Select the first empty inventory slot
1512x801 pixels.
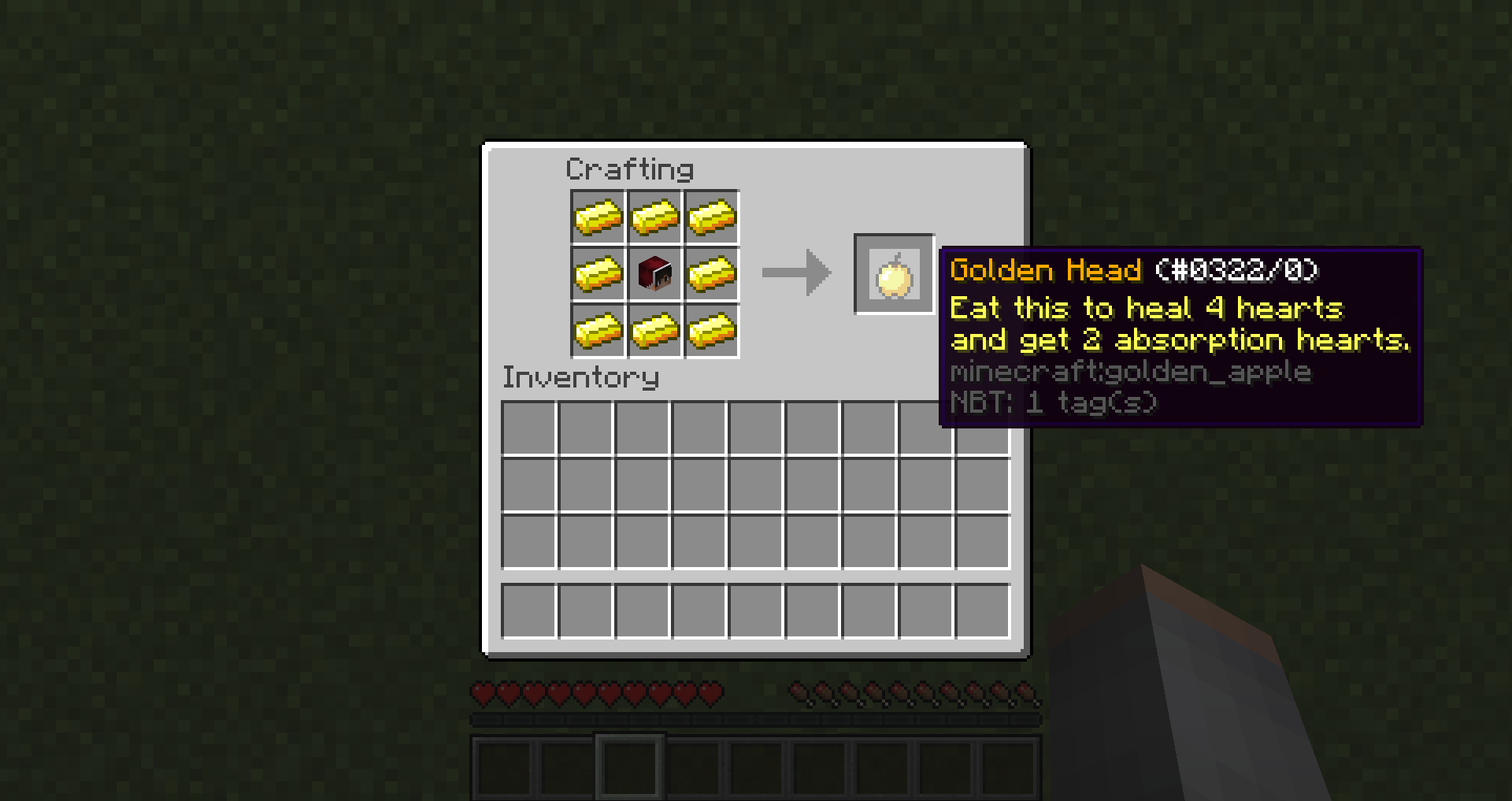tap(529, 426)
